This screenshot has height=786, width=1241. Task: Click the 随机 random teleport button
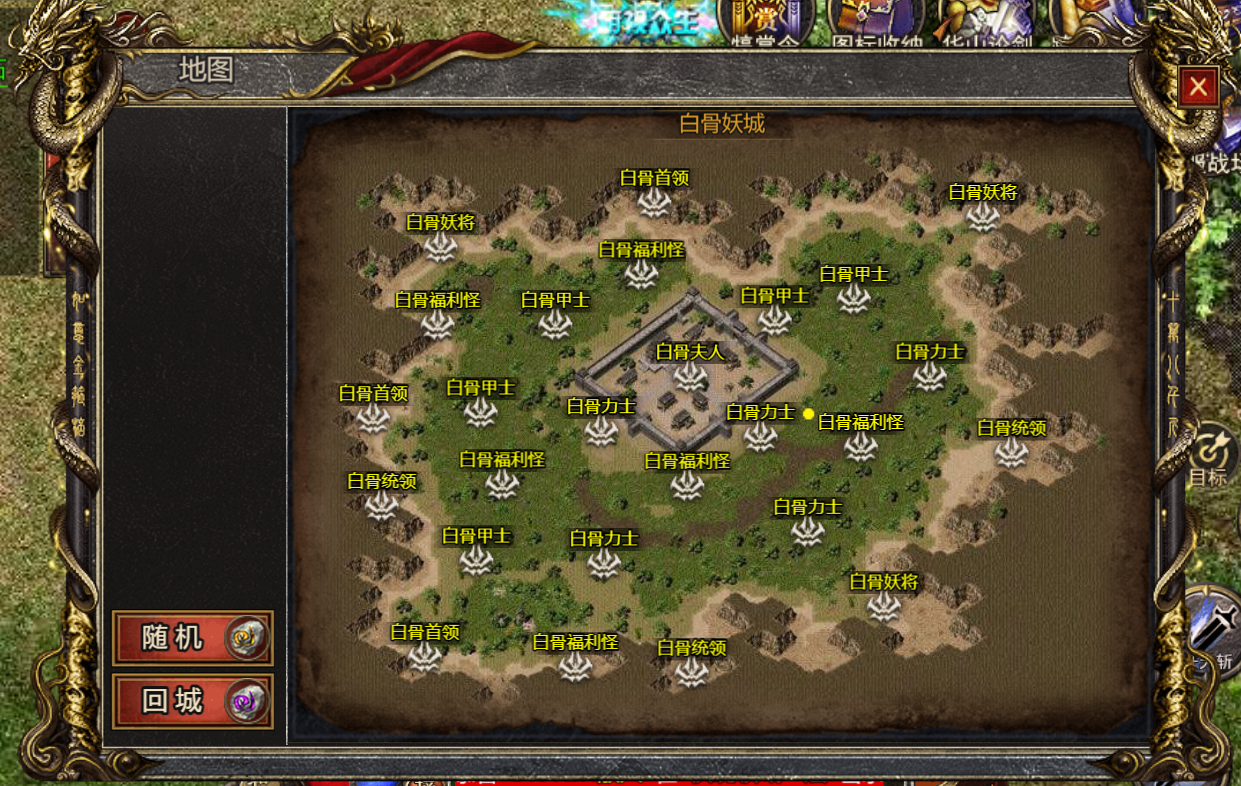click(192, 638)
